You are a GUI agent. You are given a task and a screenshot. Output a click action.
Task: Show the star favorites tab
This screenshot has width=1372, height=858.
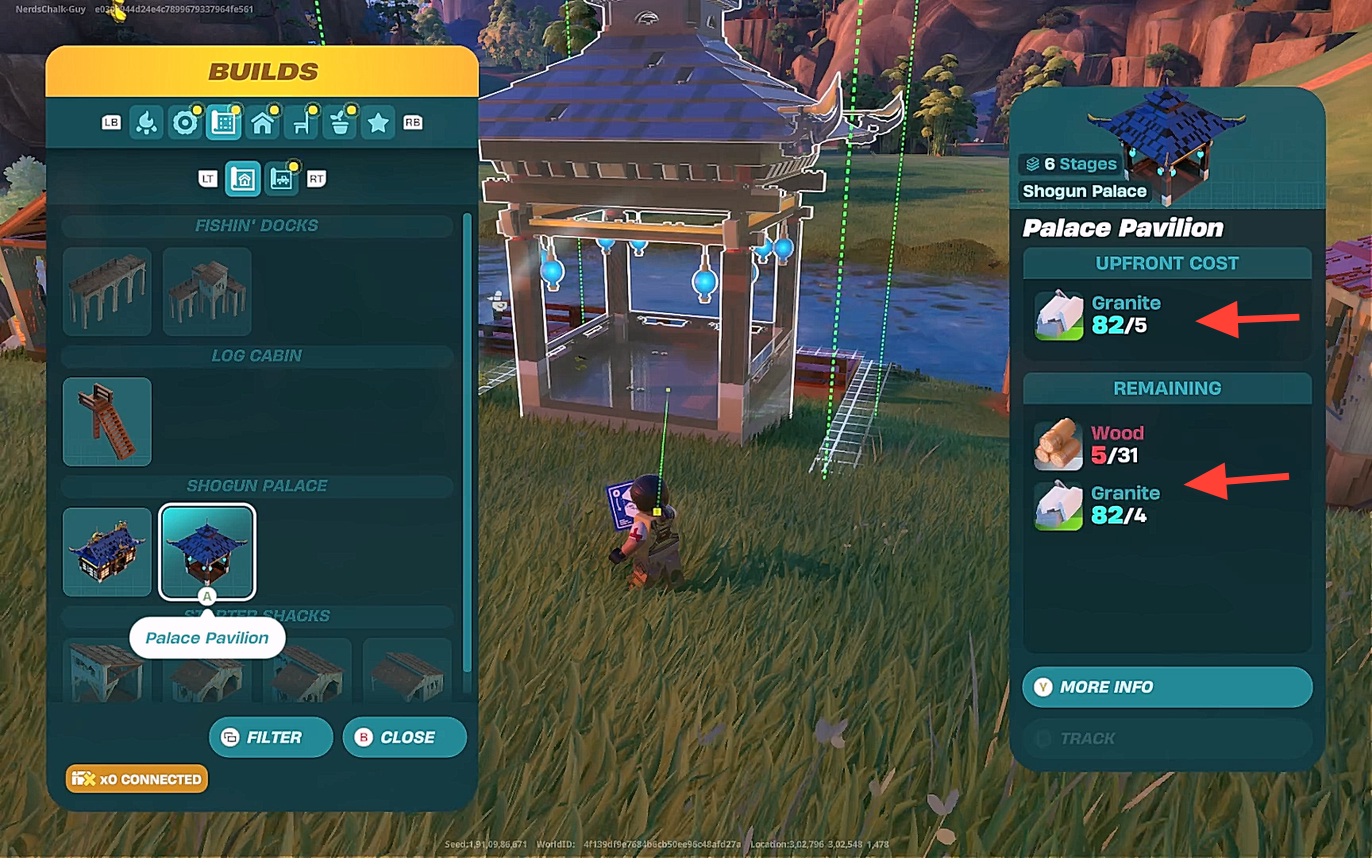pos(378,123)
